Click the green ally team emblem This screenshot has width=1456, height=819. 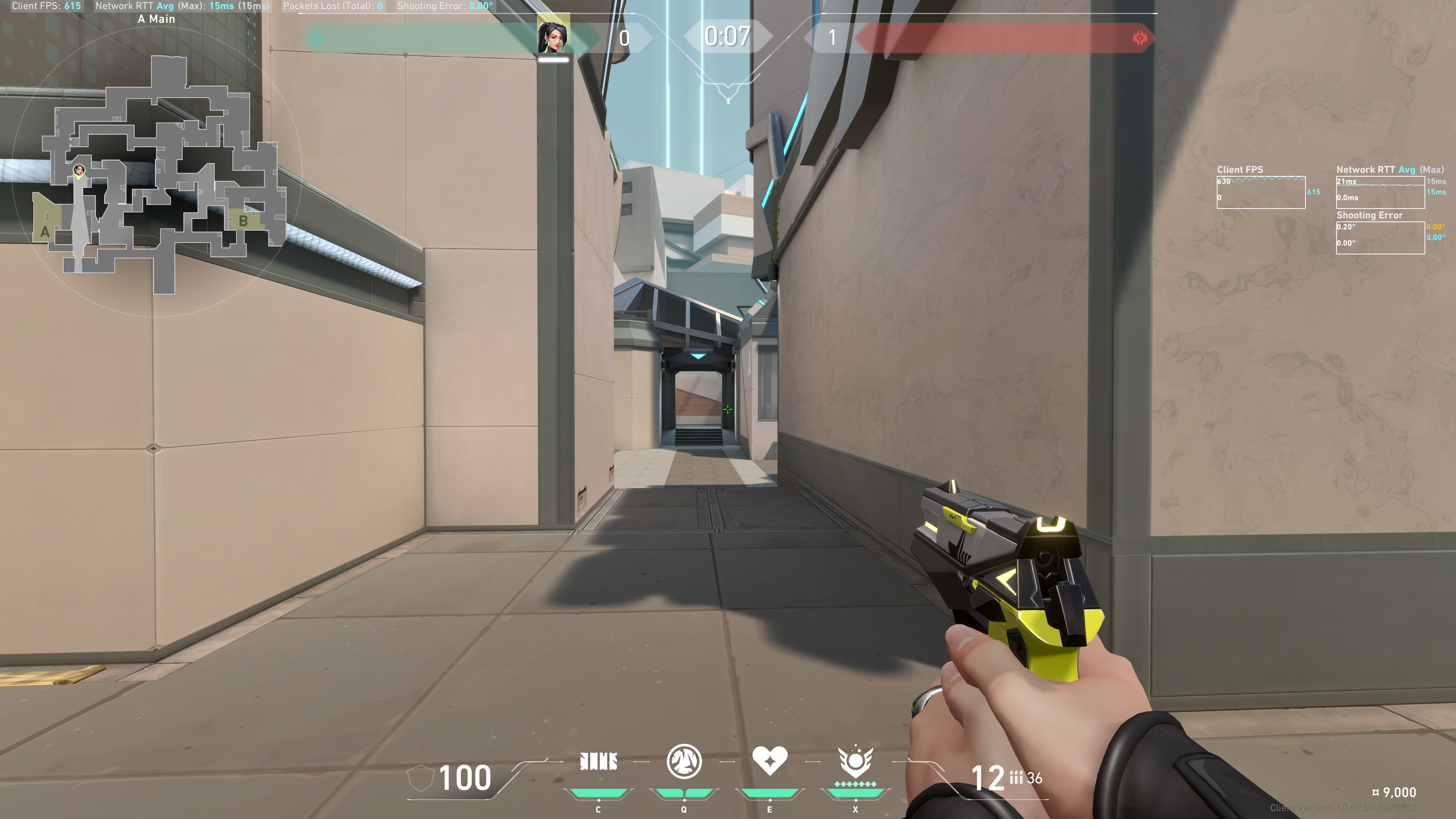tap(316, 38)
